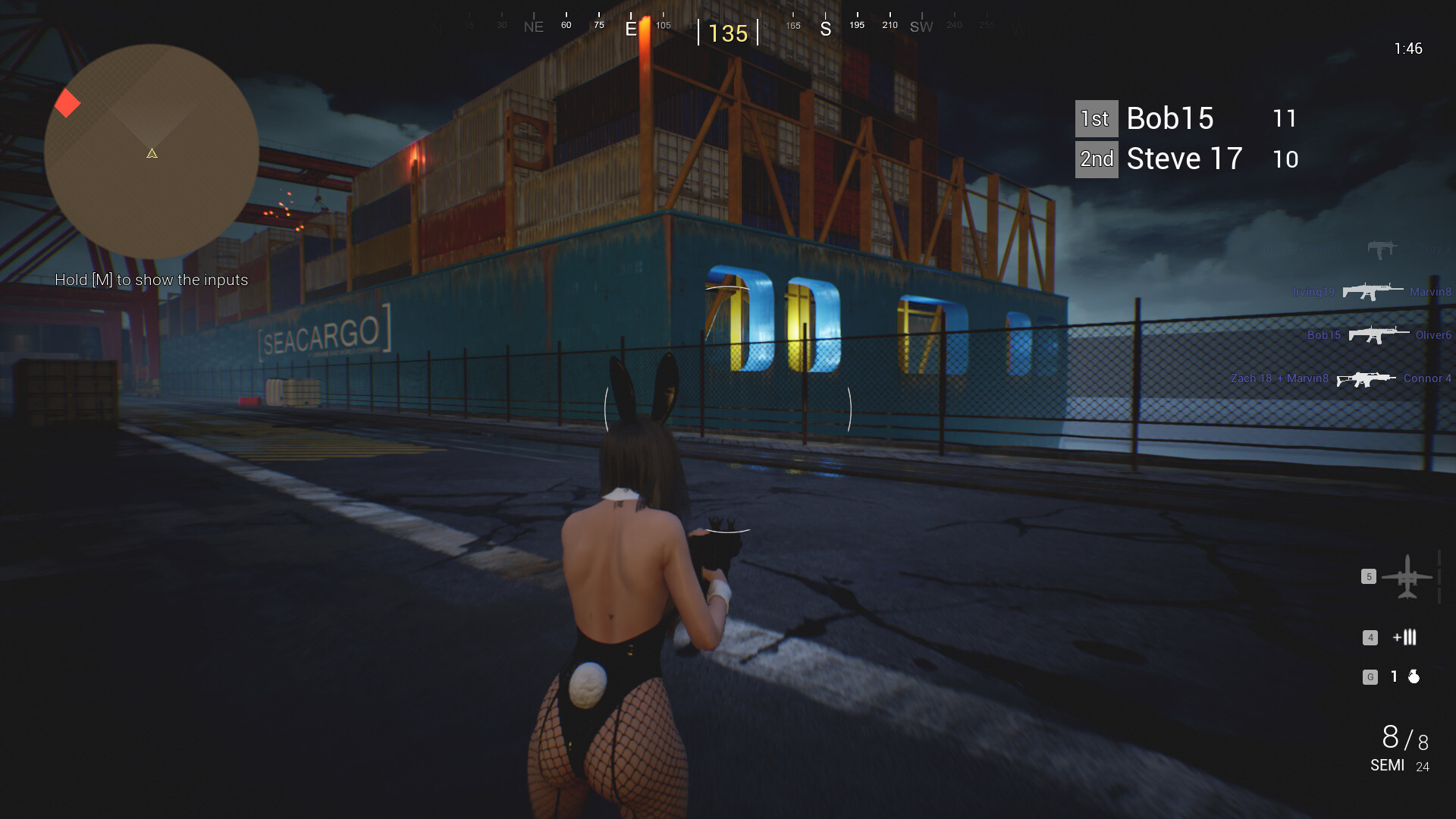Click the round timer showing 1:46
This screenshot has height=819, width=1456.
click(x=1407, y=49)
